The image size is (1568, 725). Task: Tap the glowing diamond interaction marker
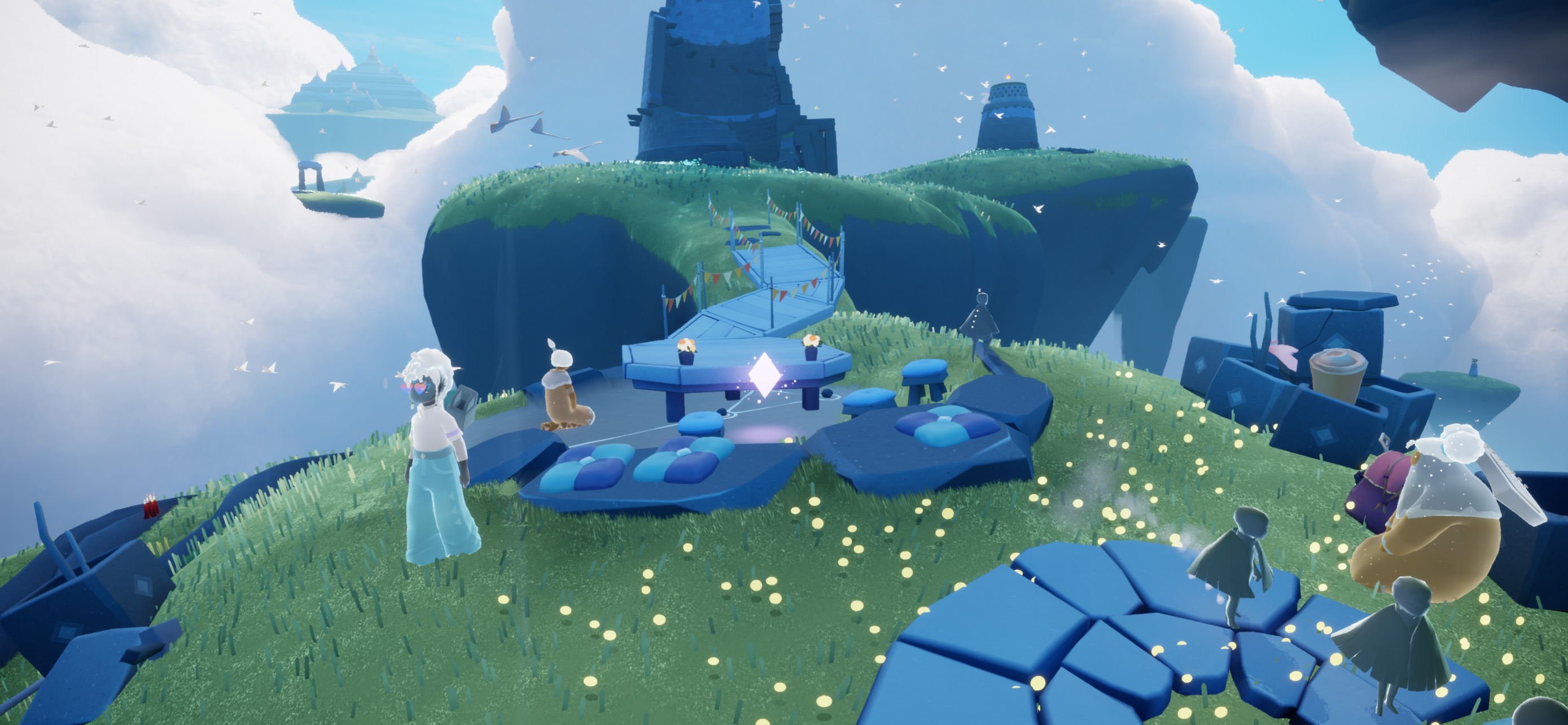(764, 374)
